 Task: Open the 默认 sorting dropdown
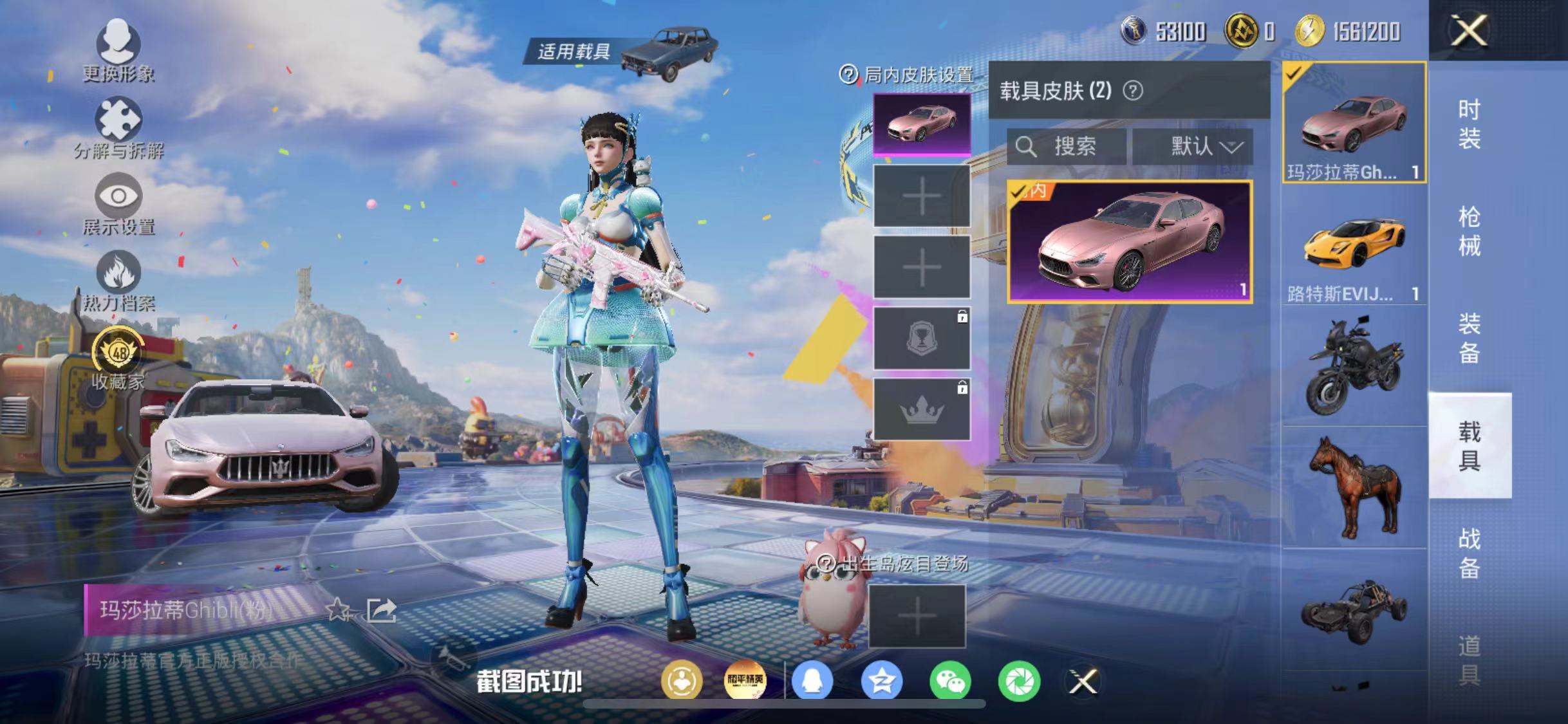(1199, 147)
